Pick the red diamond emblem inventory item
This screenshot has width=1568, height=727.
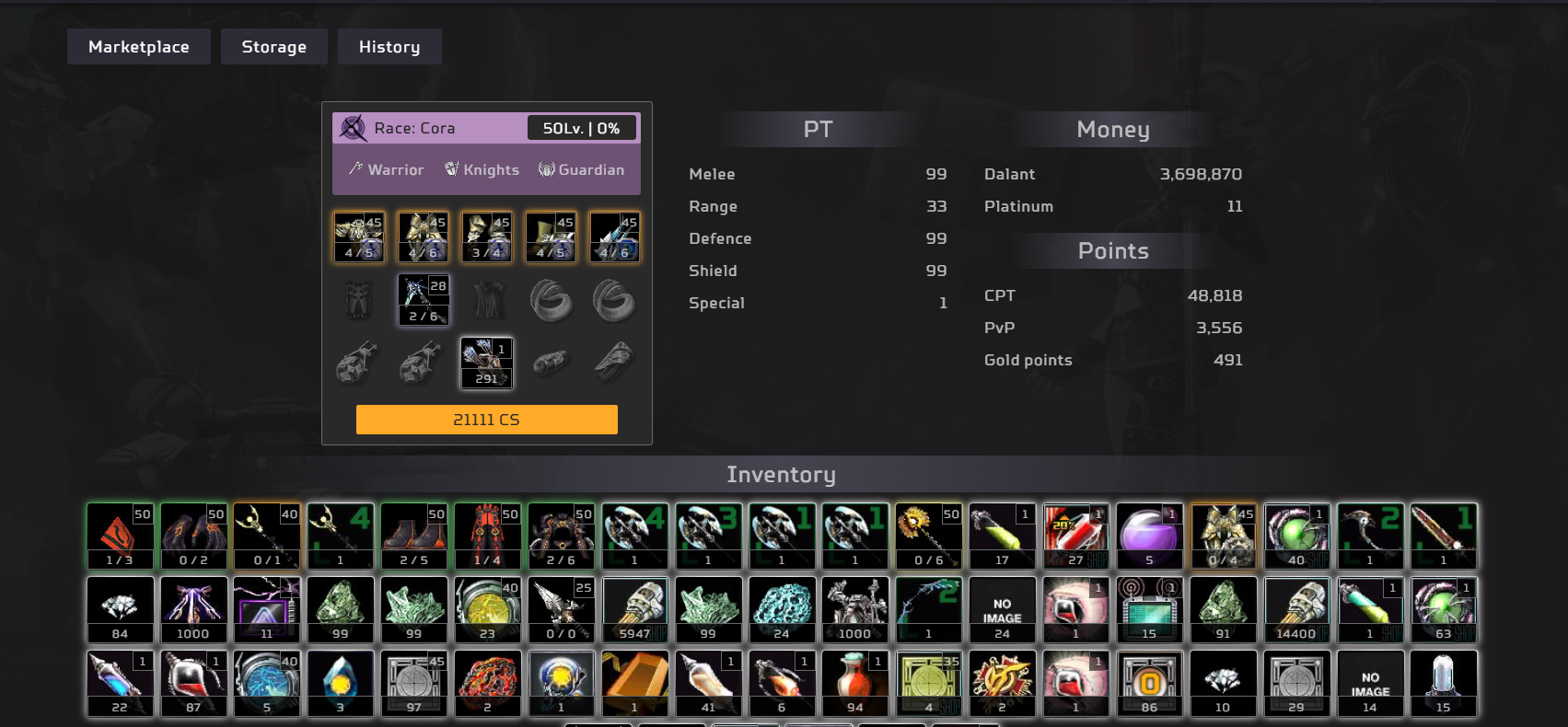tap(120, 536)
